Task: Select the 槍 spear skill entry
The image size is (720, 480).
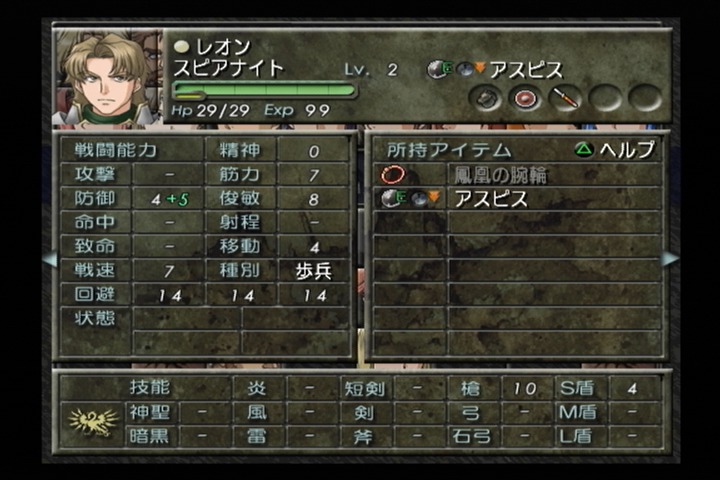Action: (x=470, y=388)
